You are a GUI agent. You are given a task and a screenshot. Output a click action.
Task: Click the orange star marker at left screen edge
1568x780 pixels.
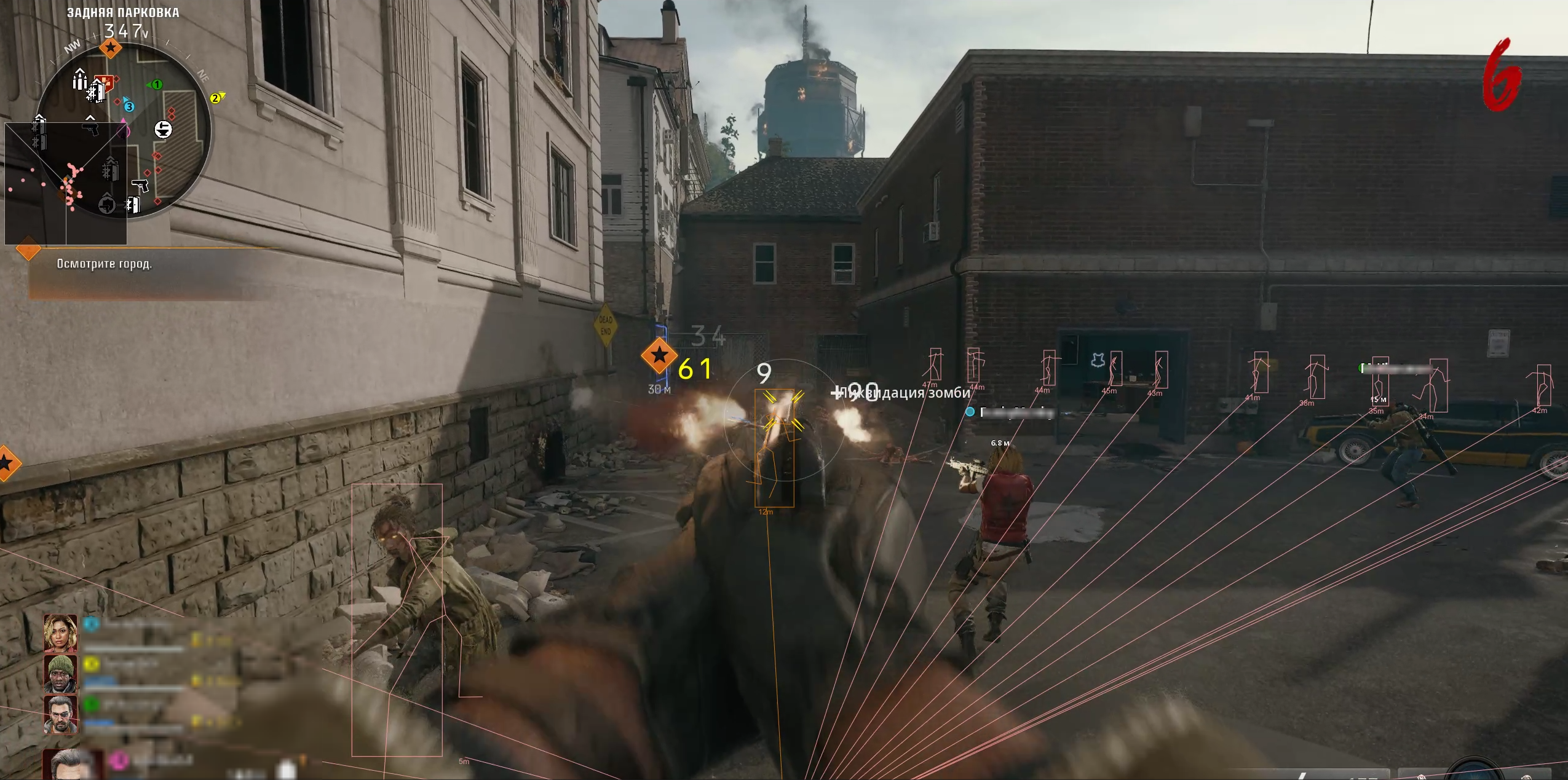6,463
